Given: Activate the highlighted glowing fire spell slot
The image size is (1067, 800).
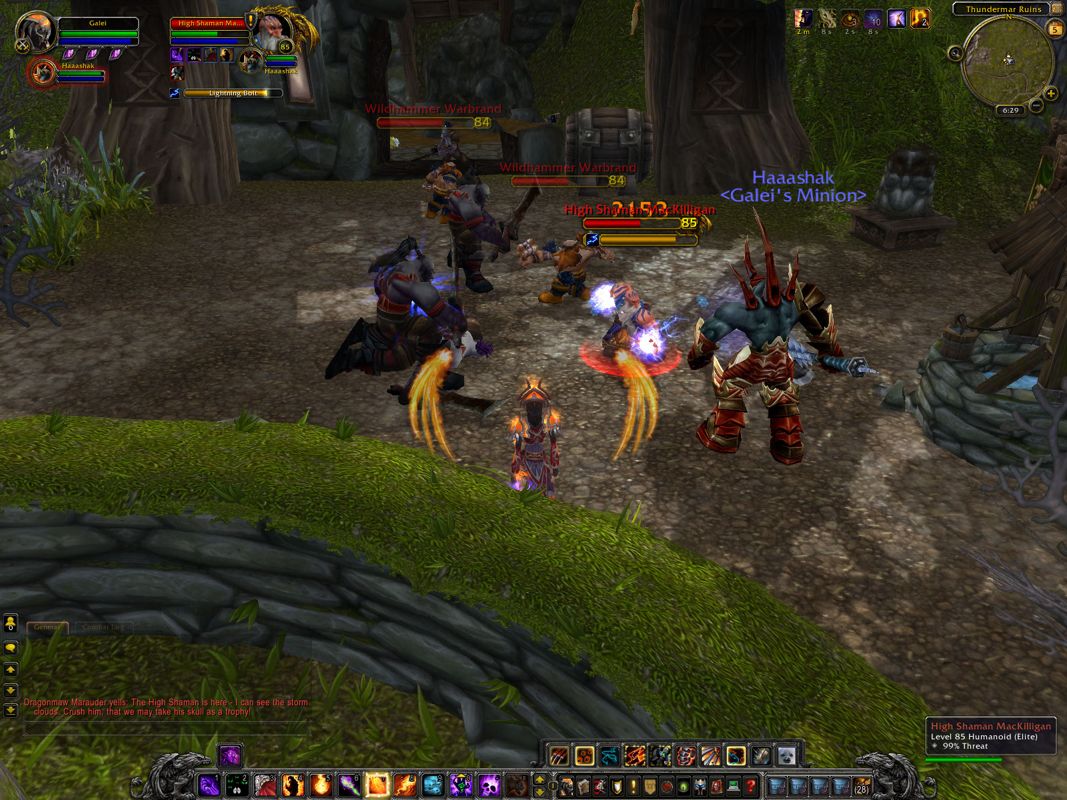Looking at the screenshot, I should tap(377, 784).
